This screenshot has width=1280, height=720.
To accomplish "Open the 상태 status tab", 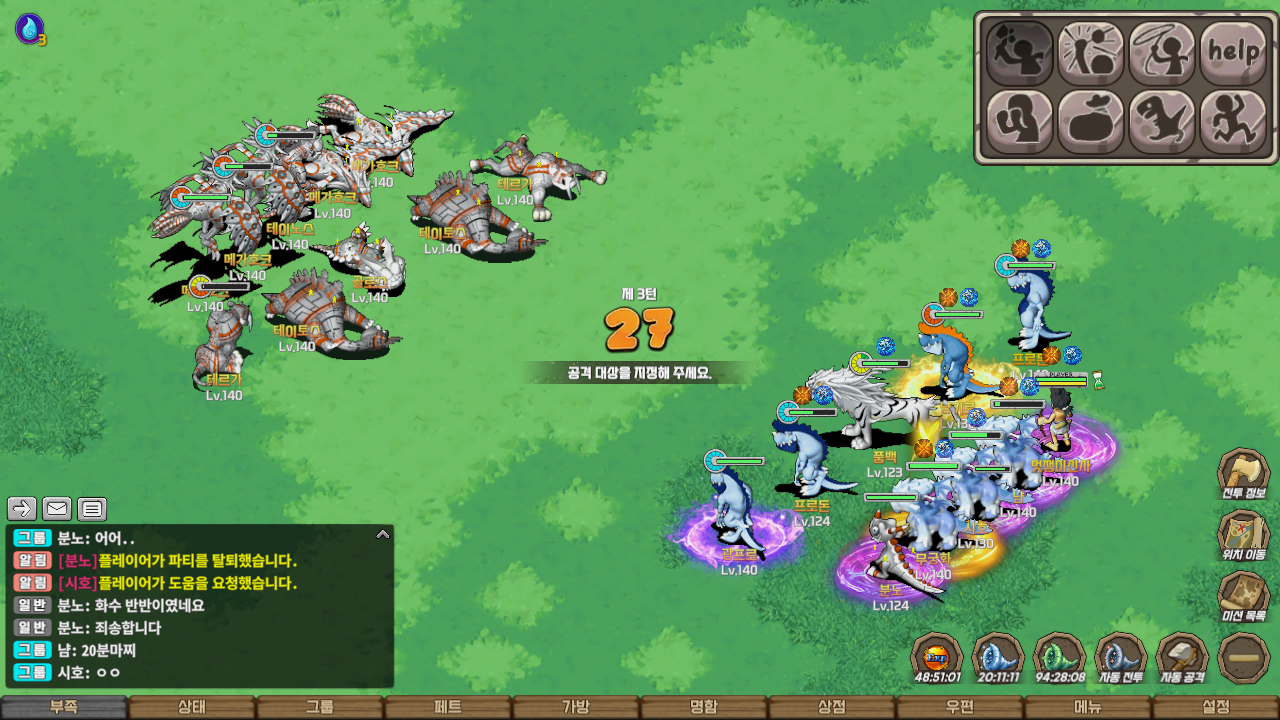I will coord(192,707).
